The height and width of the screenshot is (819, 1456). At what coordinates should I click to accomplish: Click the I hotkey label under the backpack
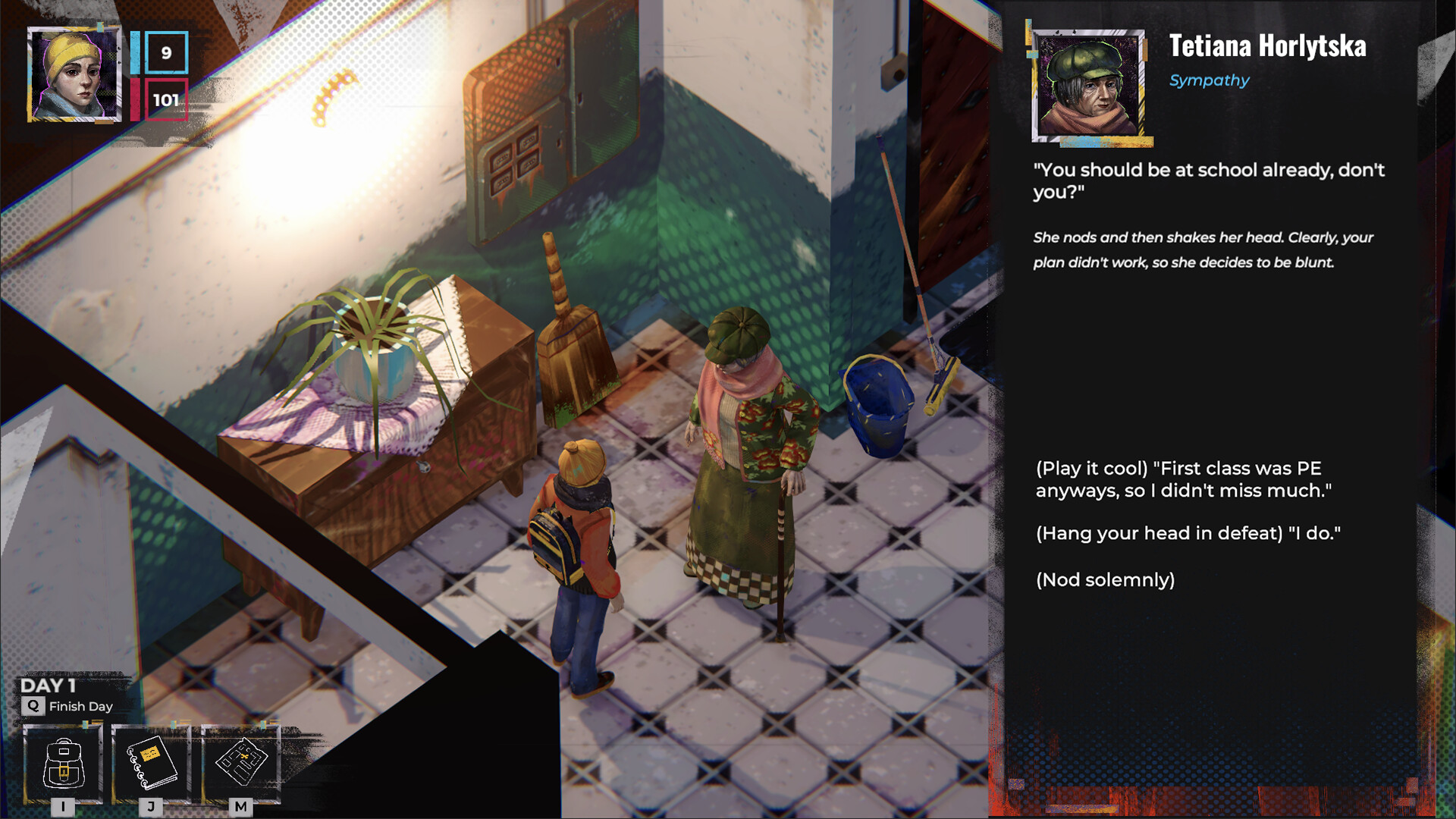(x=64, y=808)
